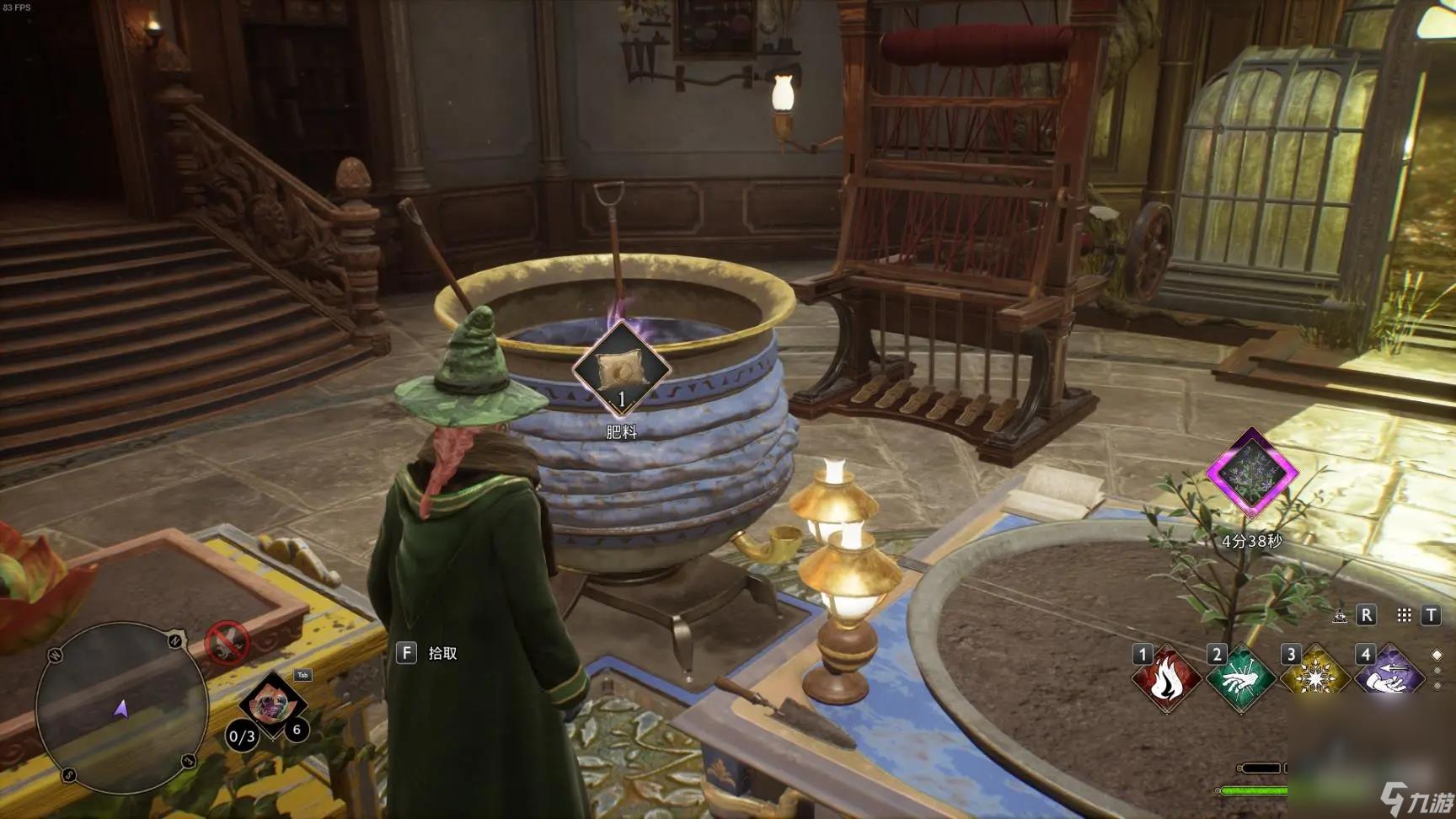Click the 肥料 fertilizer item marker
Screen dimensions: 1456x819
pyautogui.click(x=622, y=369)
